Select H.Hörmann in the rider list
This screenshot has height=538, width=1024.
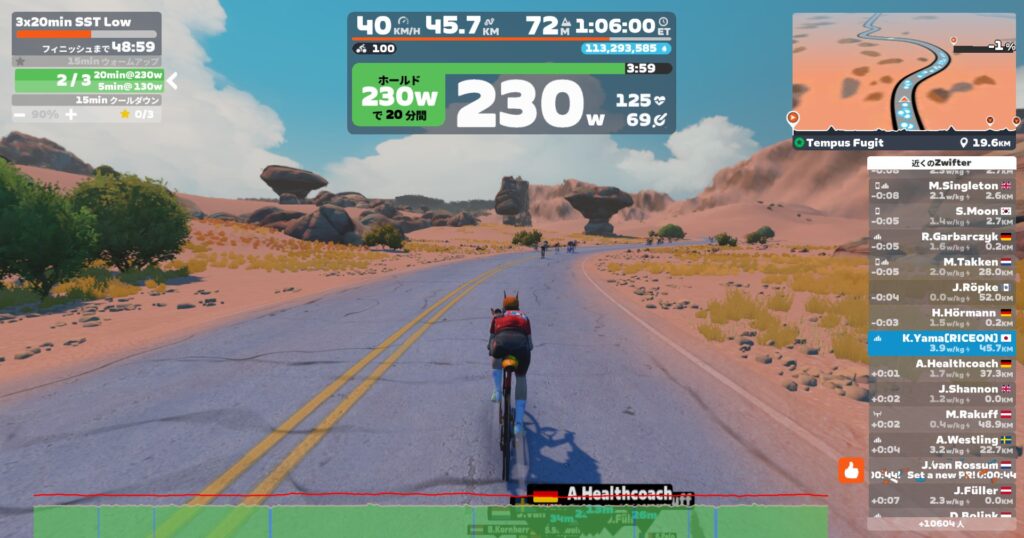pyautogui.click(x=942, y=318)
